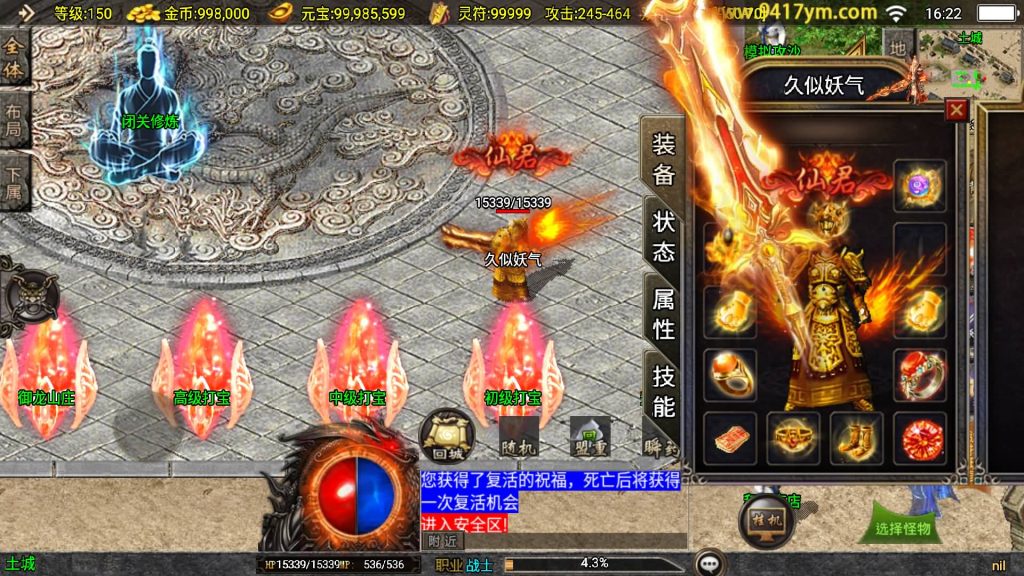This screenshot has width=1024, height=576.
Task: Tap the green 选择怪物 button
Action: click(902, 527)
